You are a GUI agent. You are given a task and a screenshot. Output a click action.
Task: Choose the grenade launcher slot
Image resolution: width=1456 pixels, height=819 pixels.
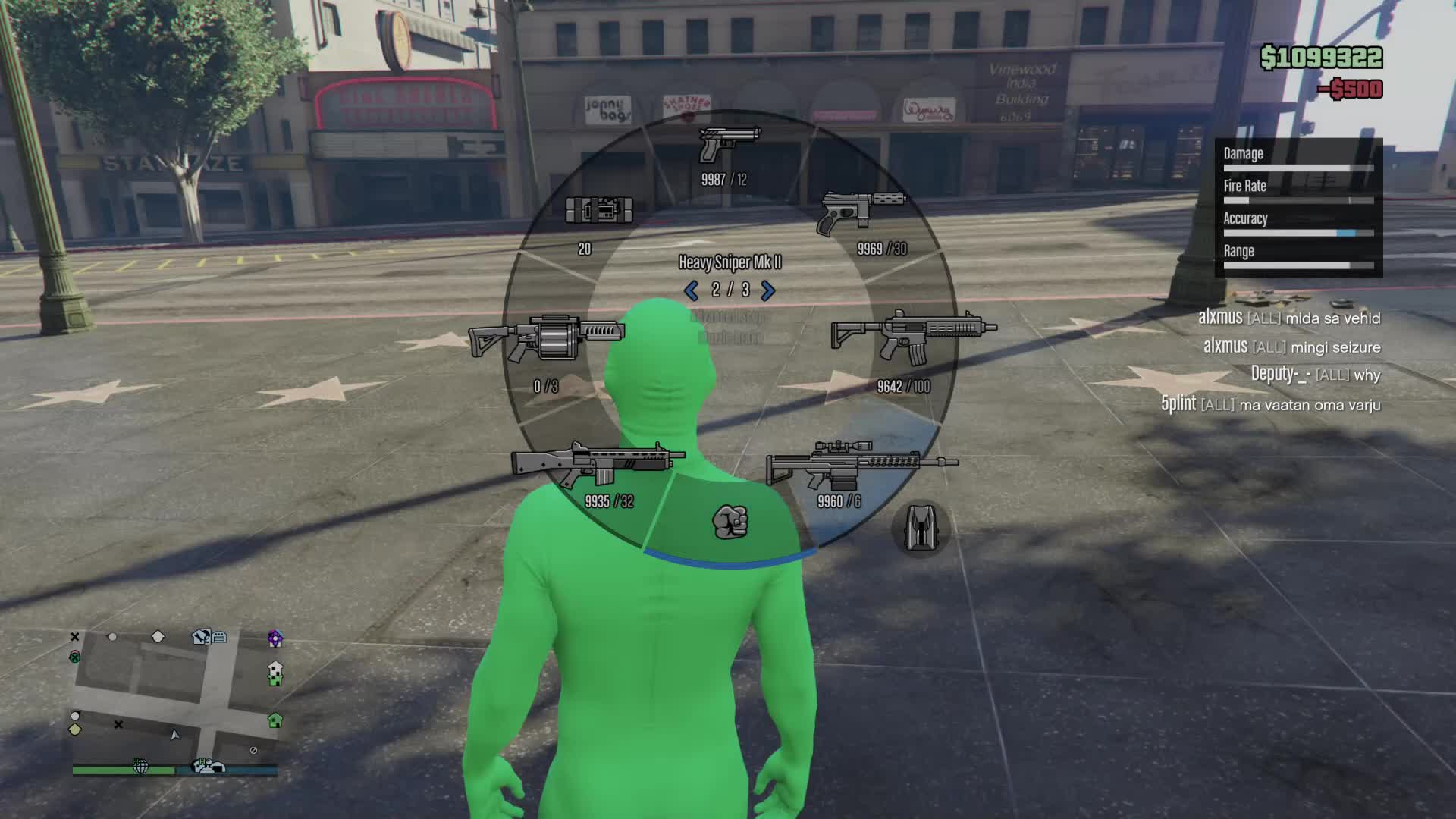pyautogui.click(x=546, y=340)
